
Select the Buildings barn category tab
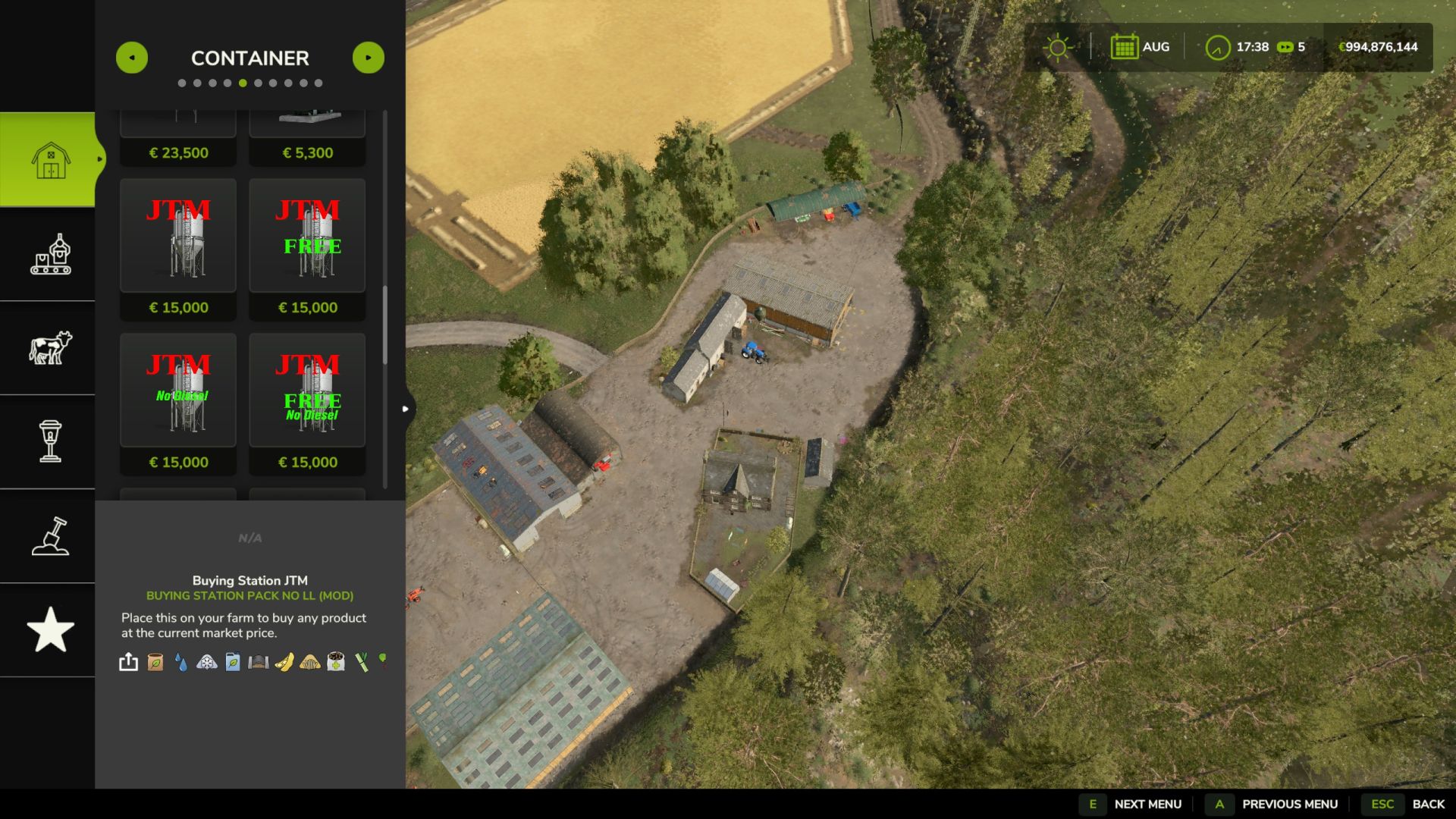click(x=49, y=159)
